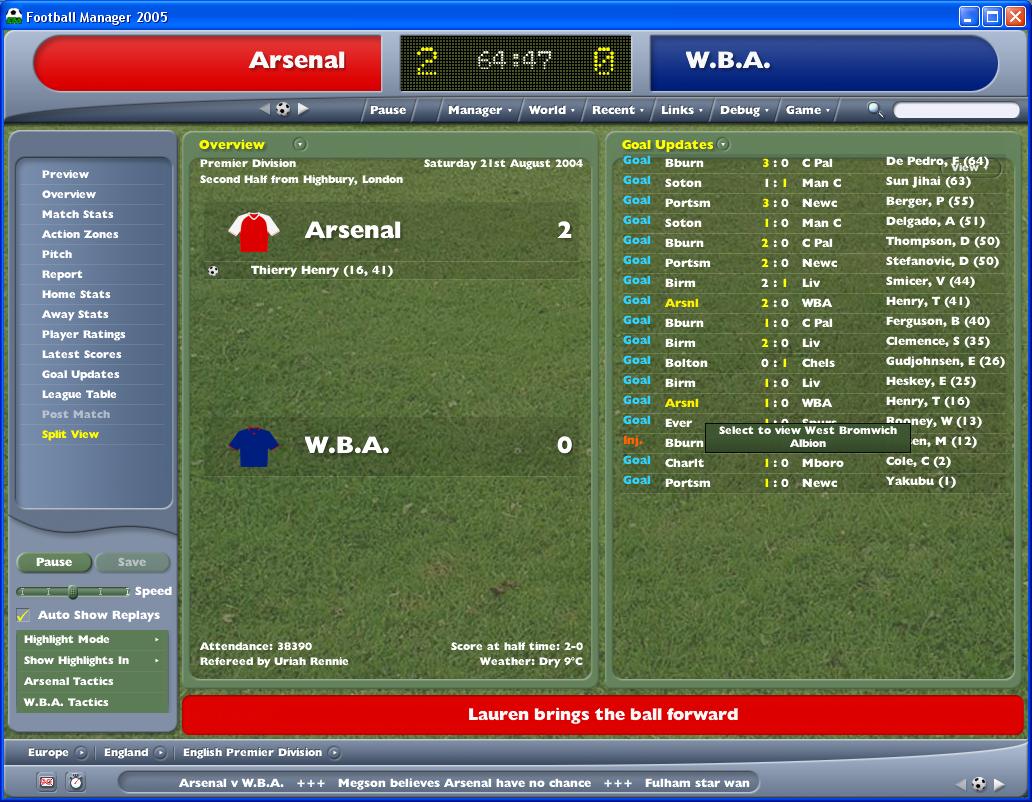Switch to the Pitch view
Image resolution: width=1032 pixels, height=802 pixels.
57,254
